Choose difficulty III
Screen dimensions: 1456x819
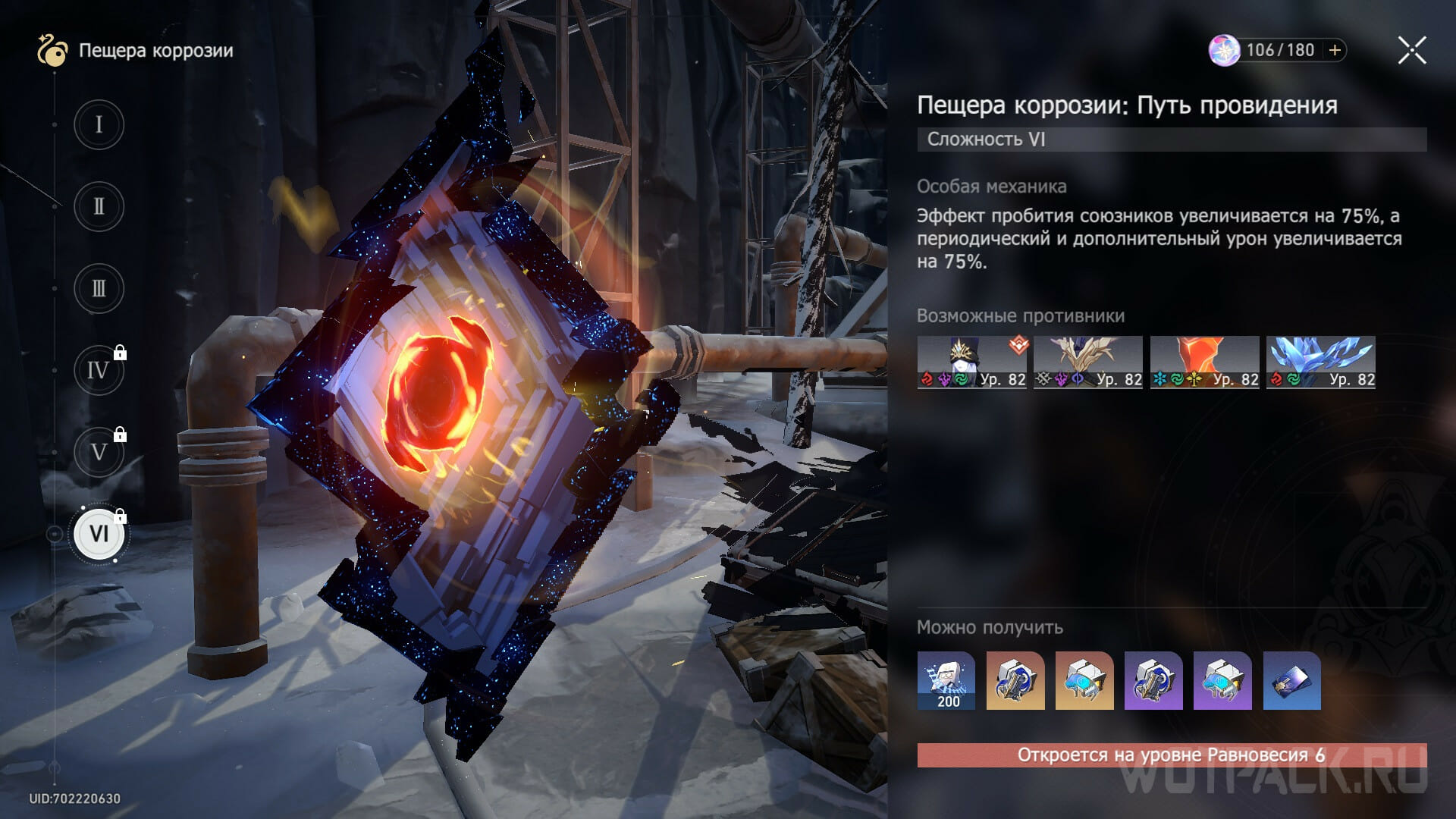[99, 289]
